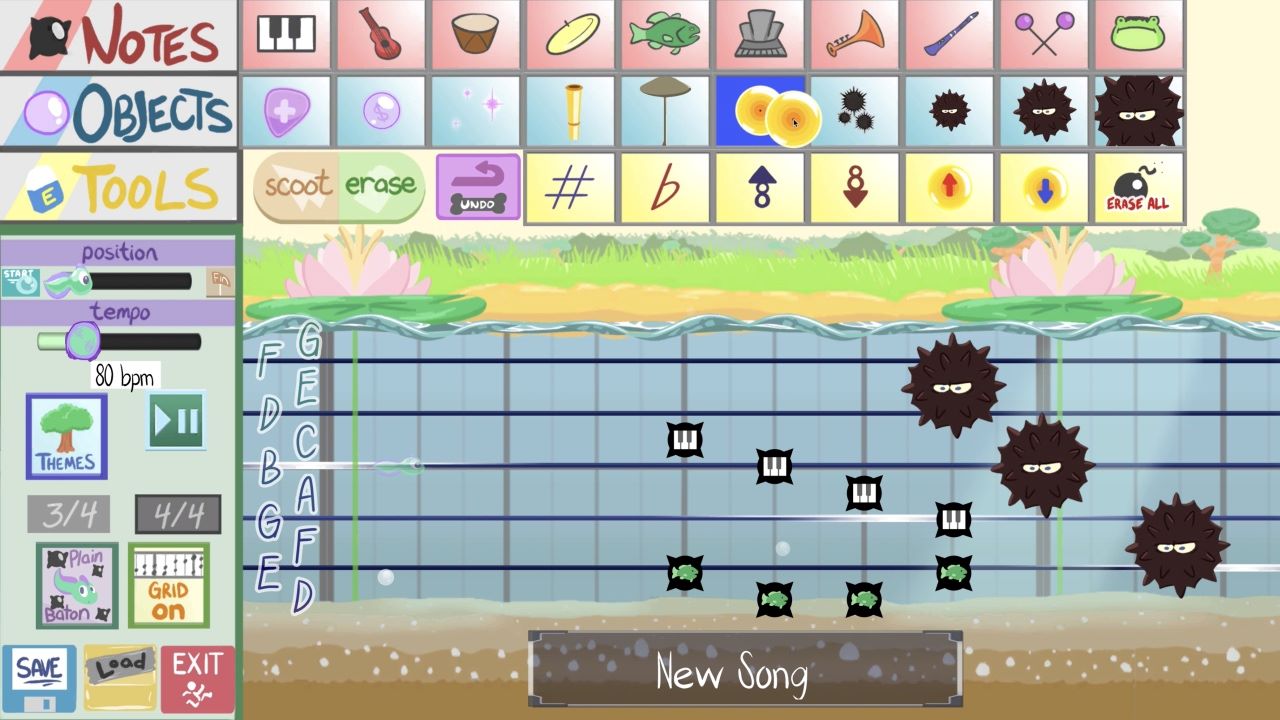Select the bubble object
Image resolution: width=1280 pixels, height=720 pixels.
pos(380,113)
